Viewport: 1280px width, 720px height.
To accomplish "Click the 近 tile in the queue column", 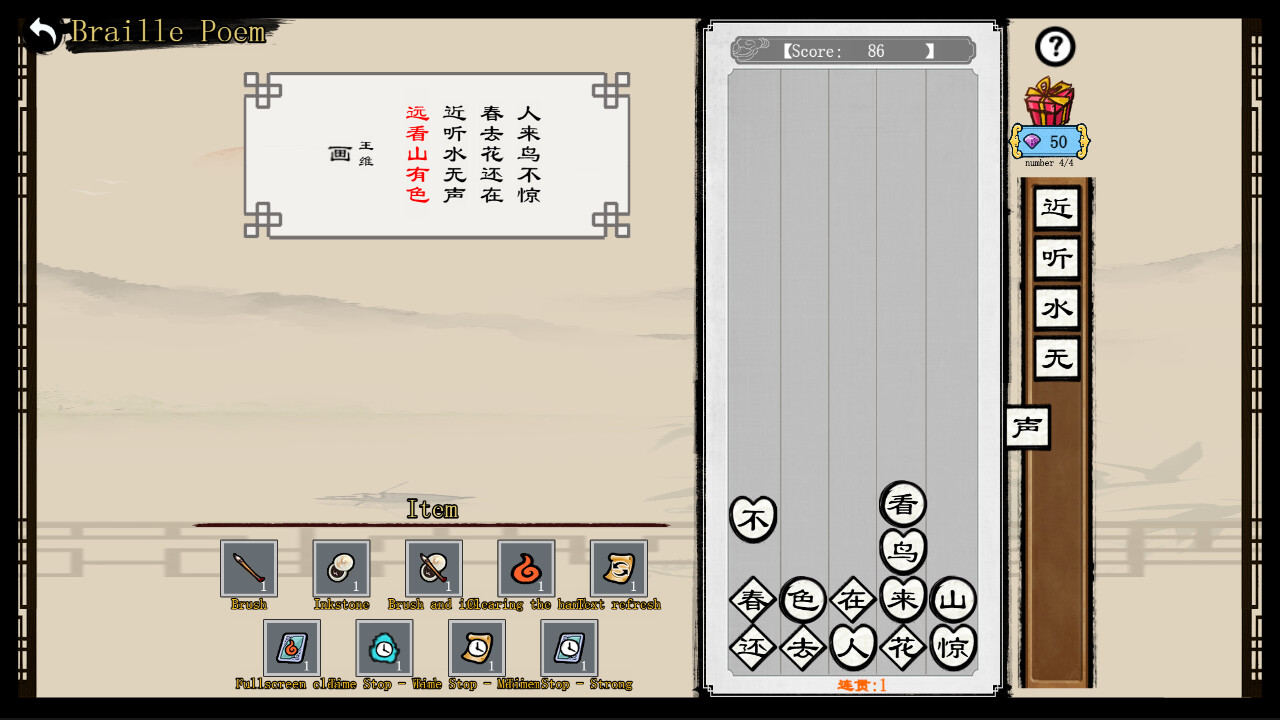I will pos(1055,208).
